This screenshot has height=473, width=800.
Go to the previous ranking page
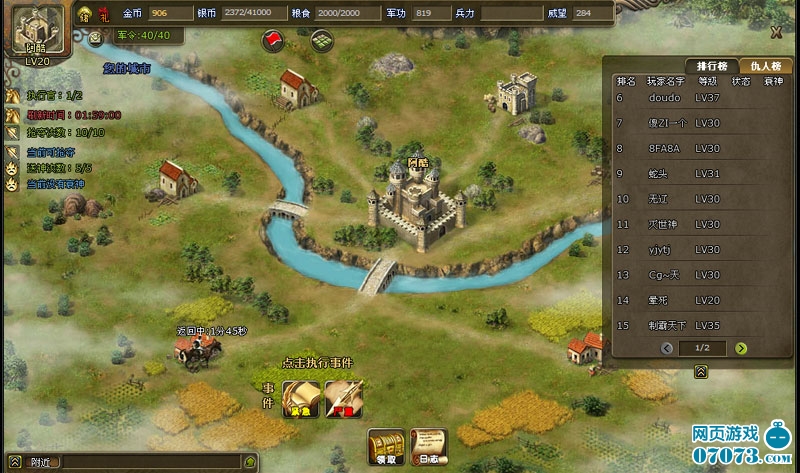(x=667, y=348)
